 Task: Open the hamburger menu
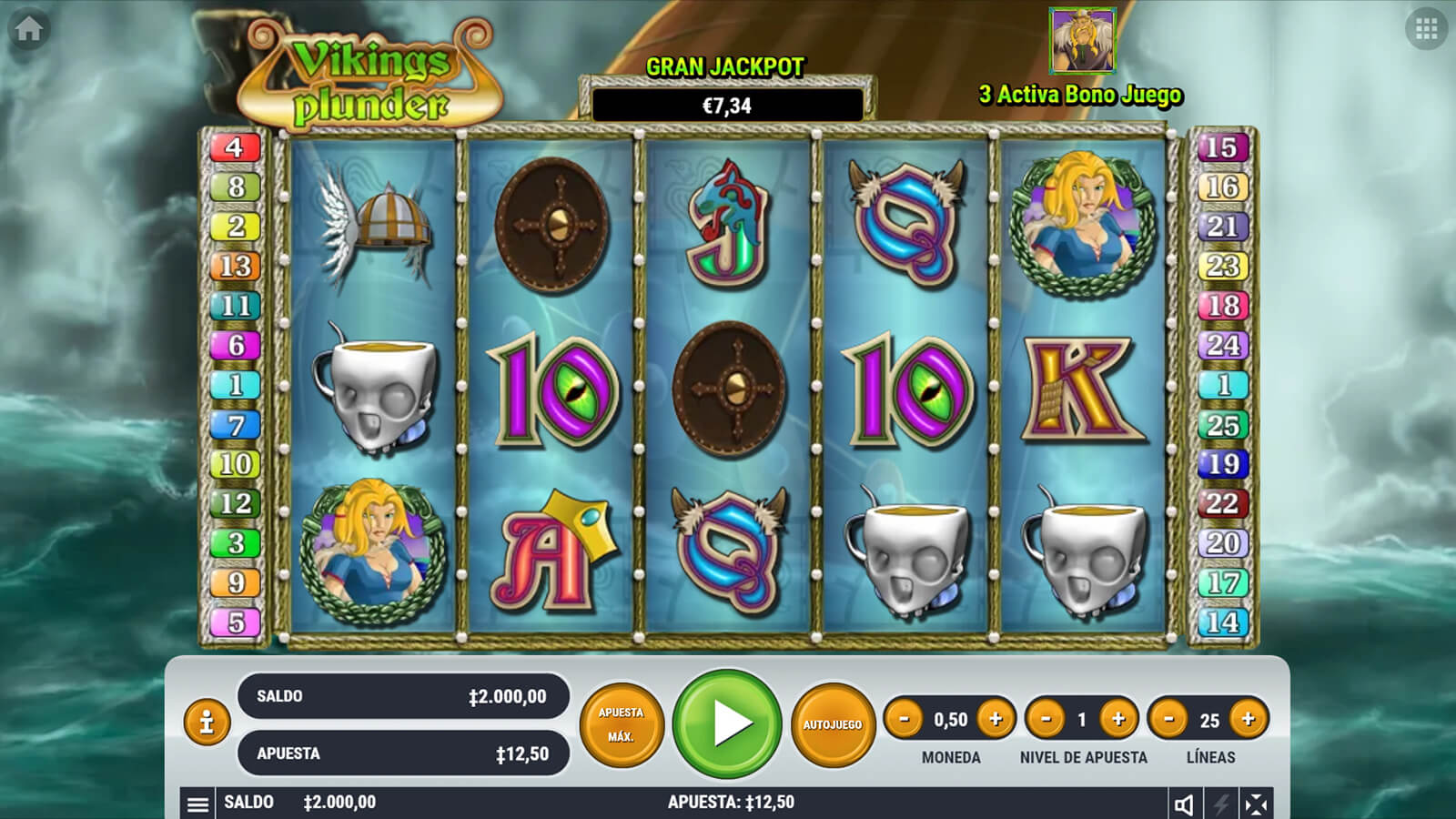[x=197, y=804]
